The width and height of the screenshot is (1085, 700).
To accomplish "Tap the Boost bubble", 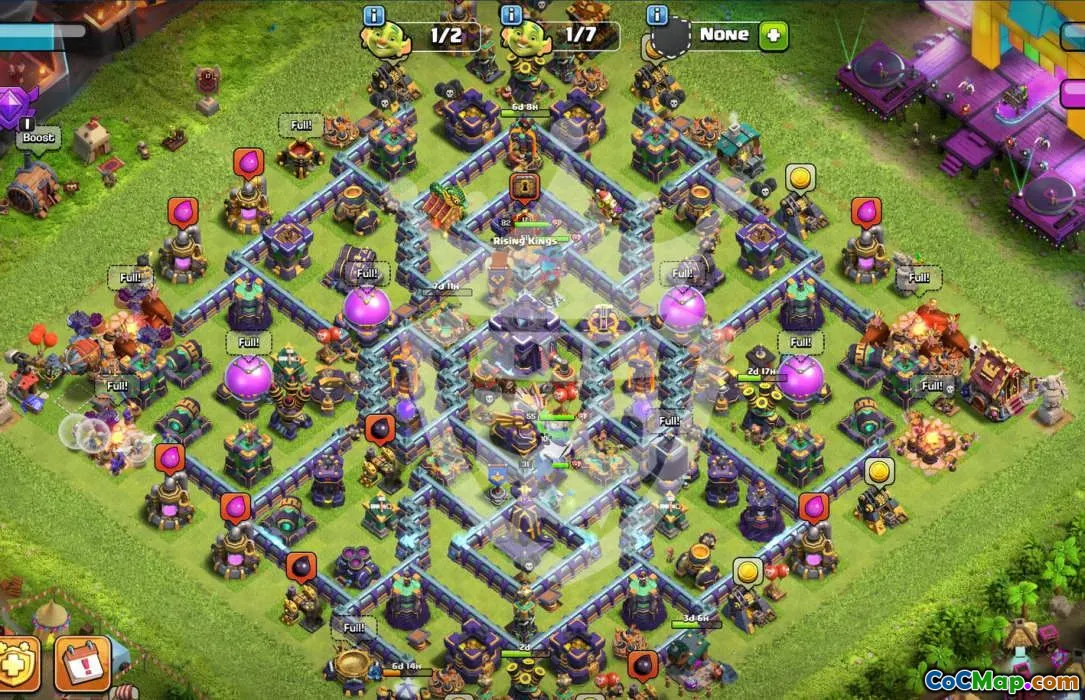I will [x=38, y=137].
